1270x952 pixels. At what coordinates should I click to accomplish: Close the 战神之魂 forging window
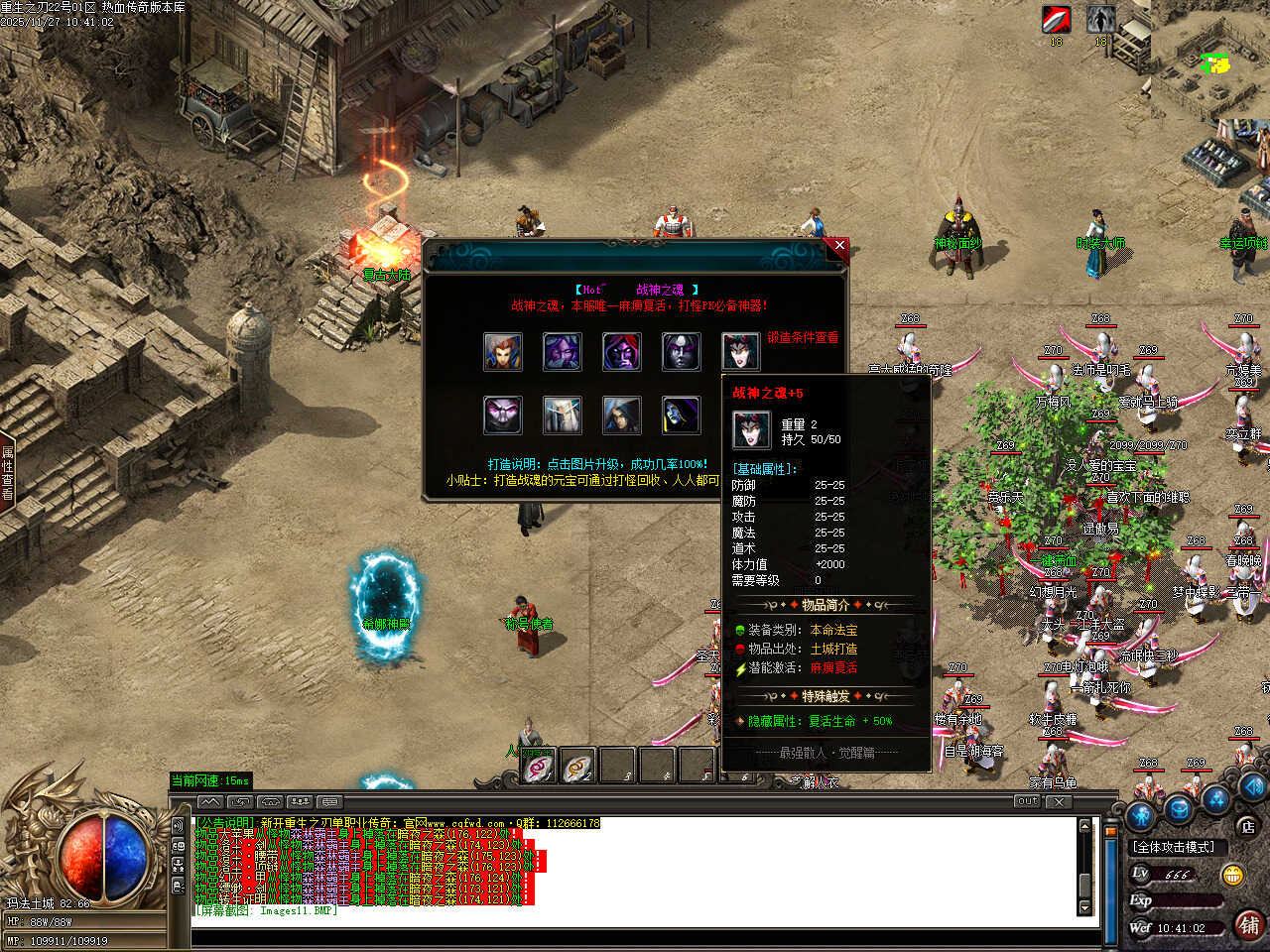[x=839, y=245]
